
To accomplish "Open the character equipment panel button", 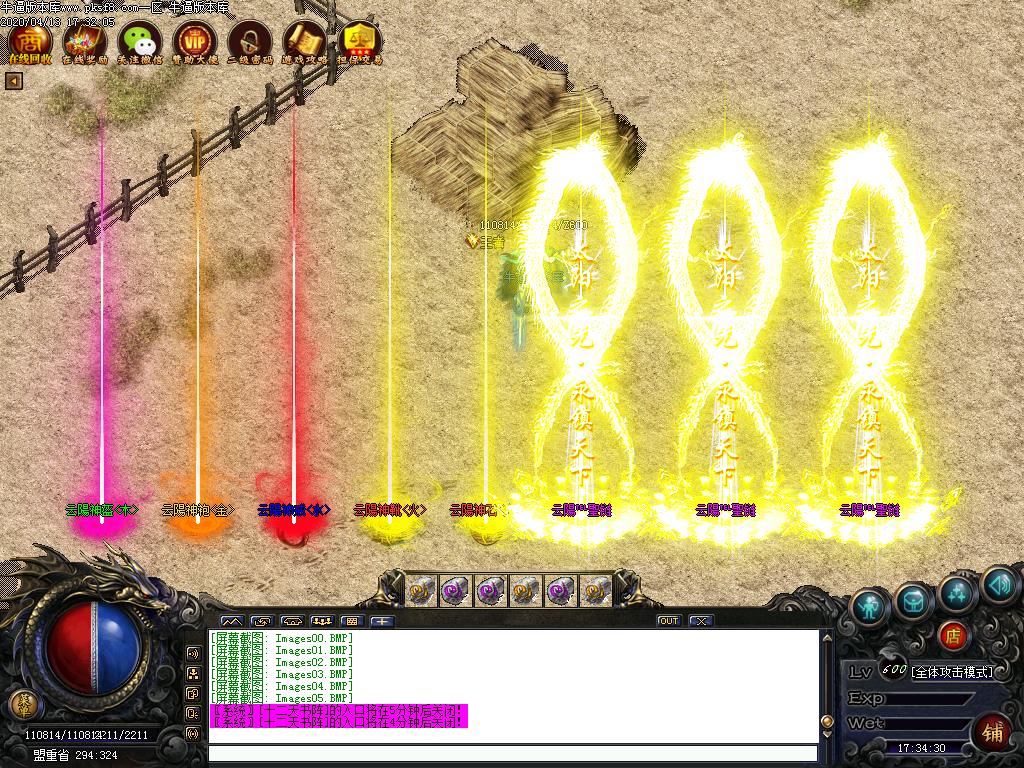I will (871, 607).
